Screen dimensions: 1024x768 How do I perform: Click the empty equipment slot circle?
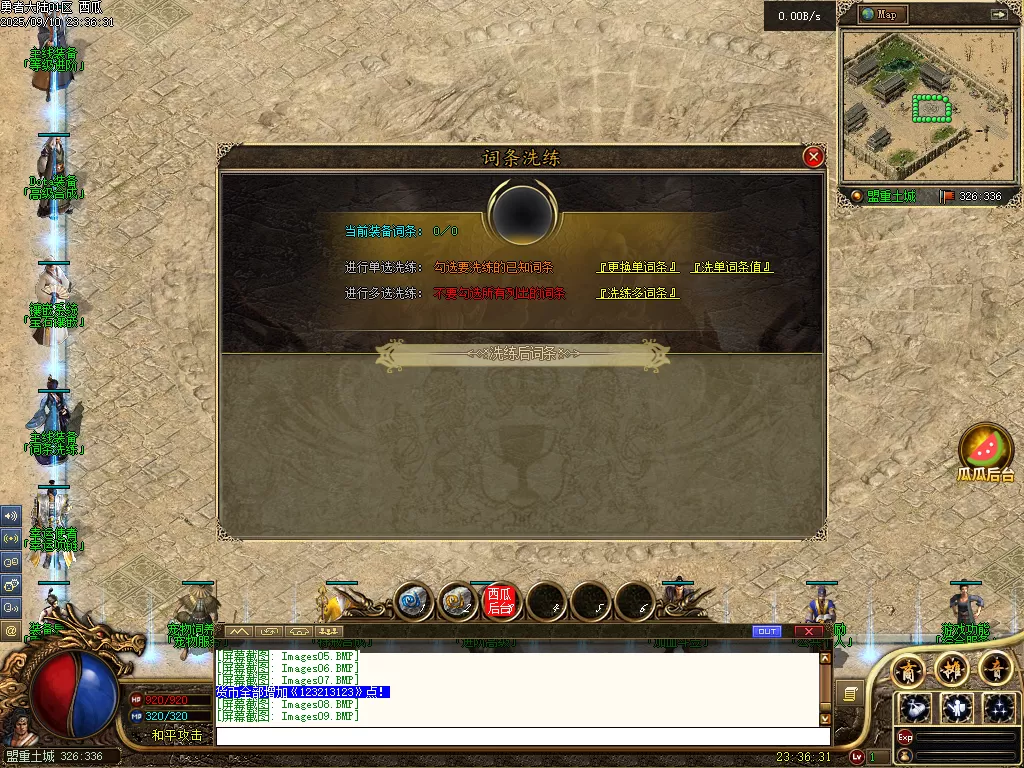pos(521,212)
